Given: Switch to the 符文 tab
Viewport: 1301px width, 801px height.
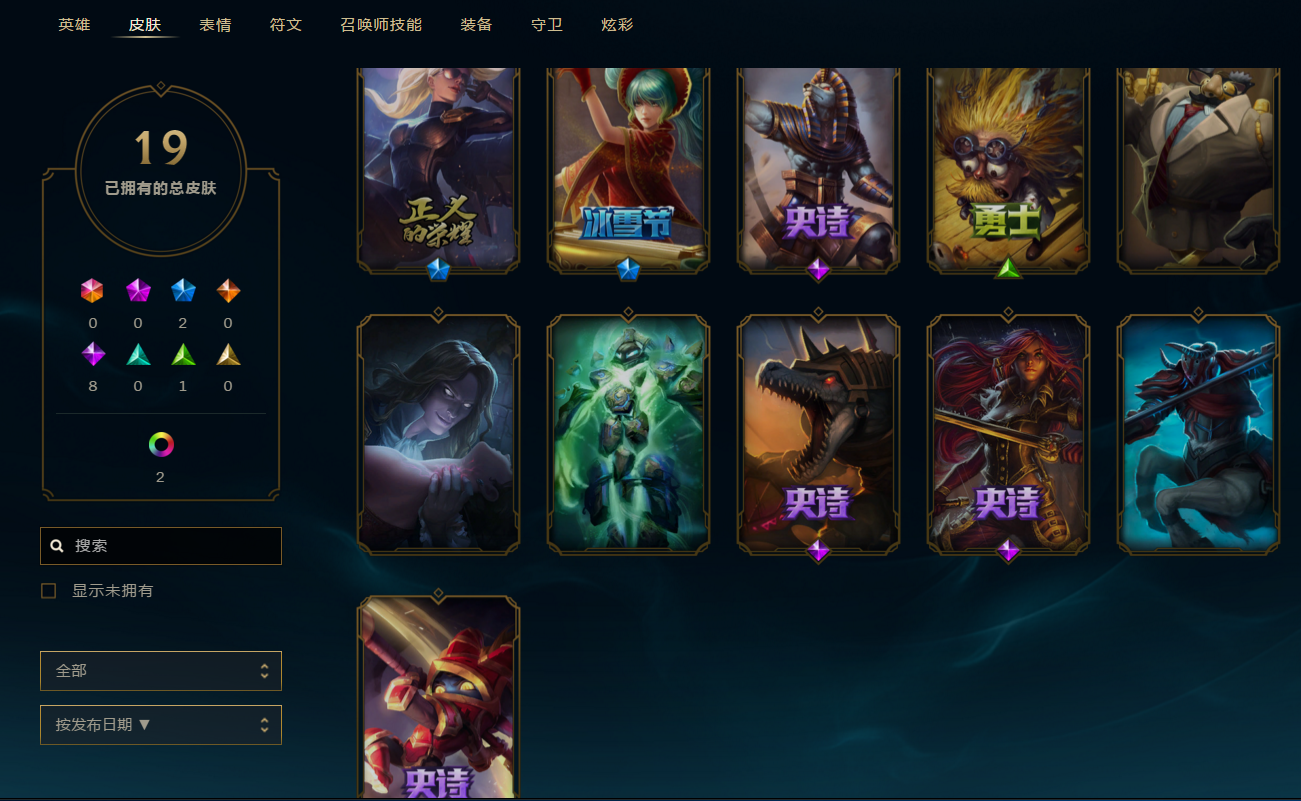Looking at the screenshot, I should (x=286, y=24).
